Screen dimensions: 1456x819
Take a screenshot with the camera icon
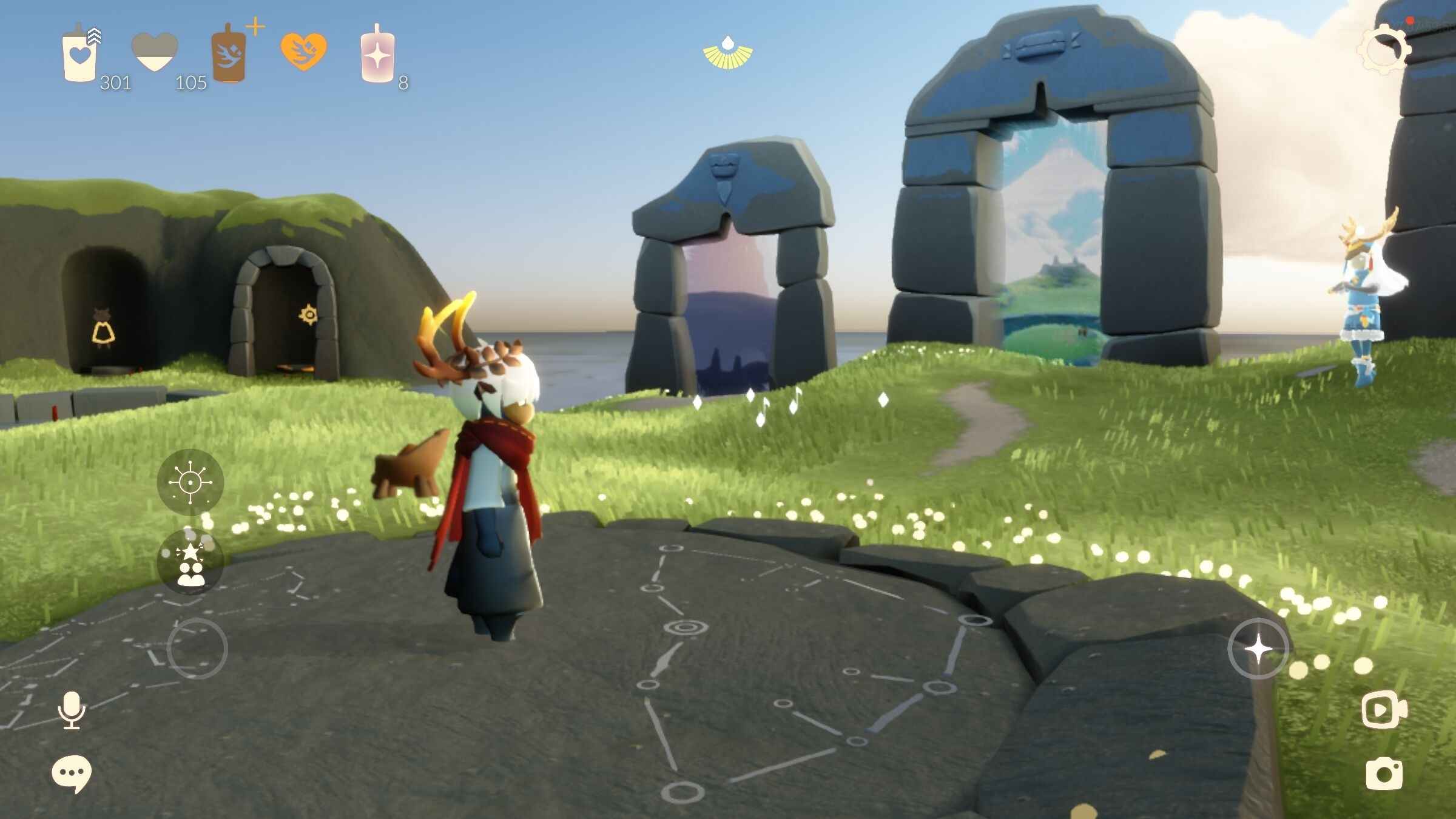1384,773
